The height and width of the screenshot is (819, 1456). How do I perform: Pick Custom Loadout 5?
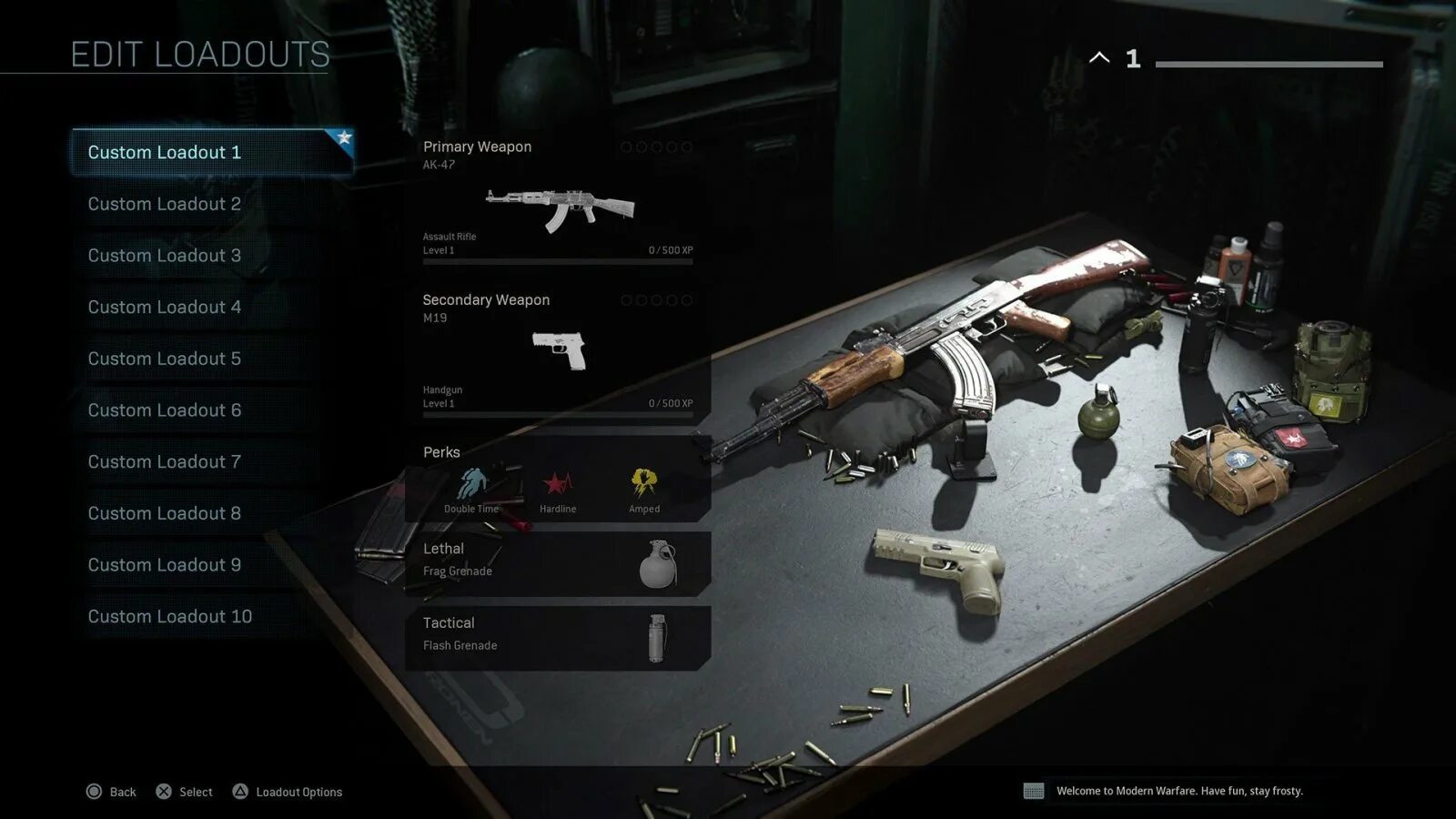pos(165,359)
